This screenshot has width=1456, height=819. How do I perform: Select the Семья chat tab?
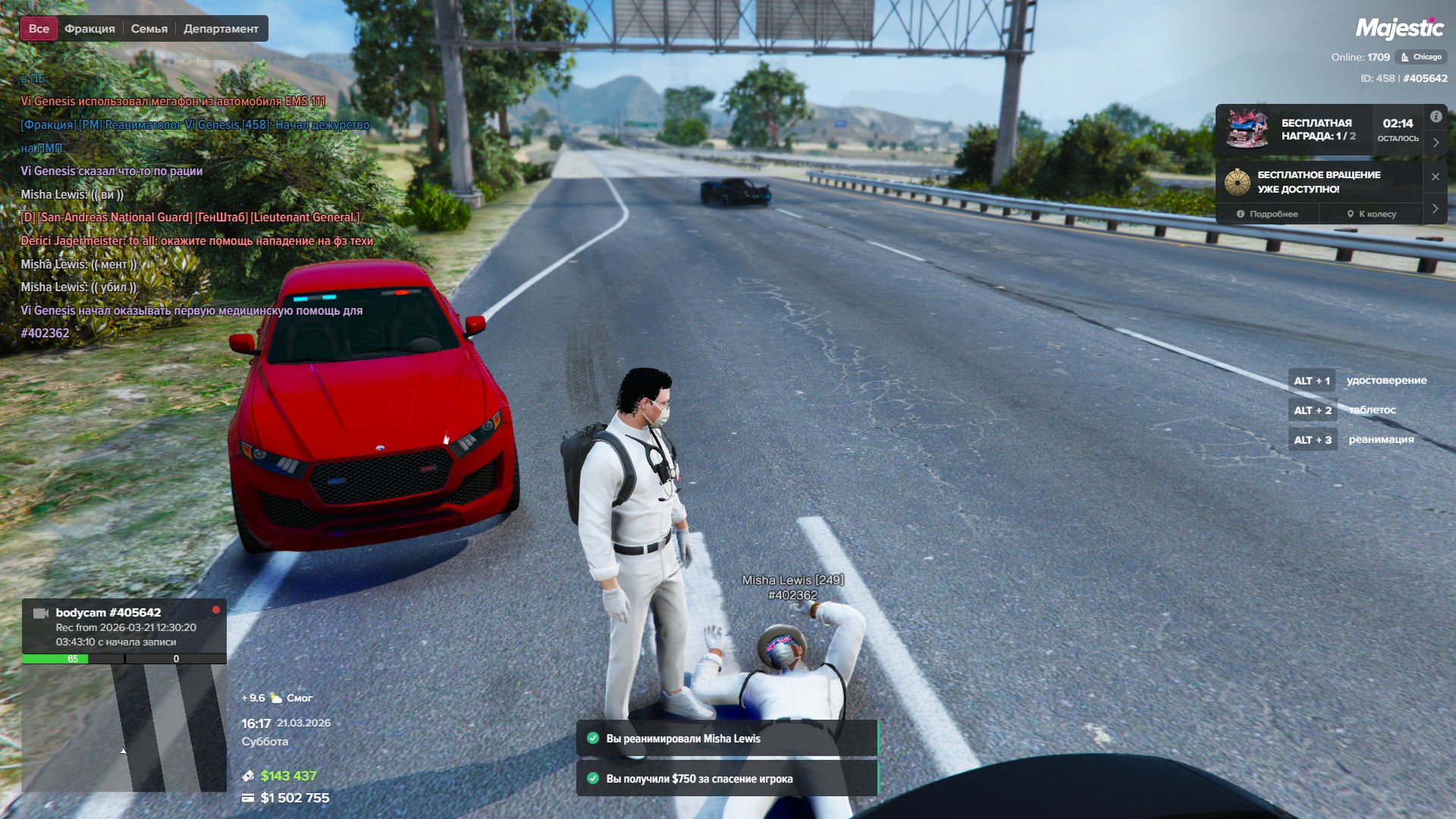click(149, 29)
